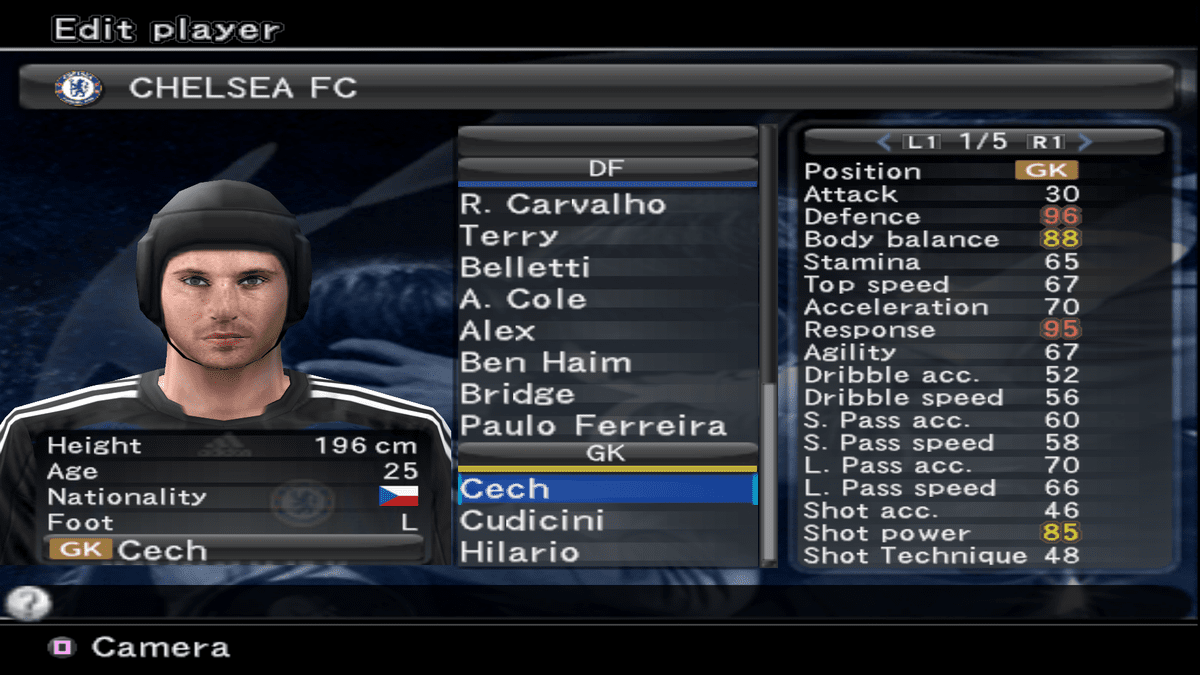Go to the previous stats page arrow
The image size is (1200, 675).
(883, 142)
